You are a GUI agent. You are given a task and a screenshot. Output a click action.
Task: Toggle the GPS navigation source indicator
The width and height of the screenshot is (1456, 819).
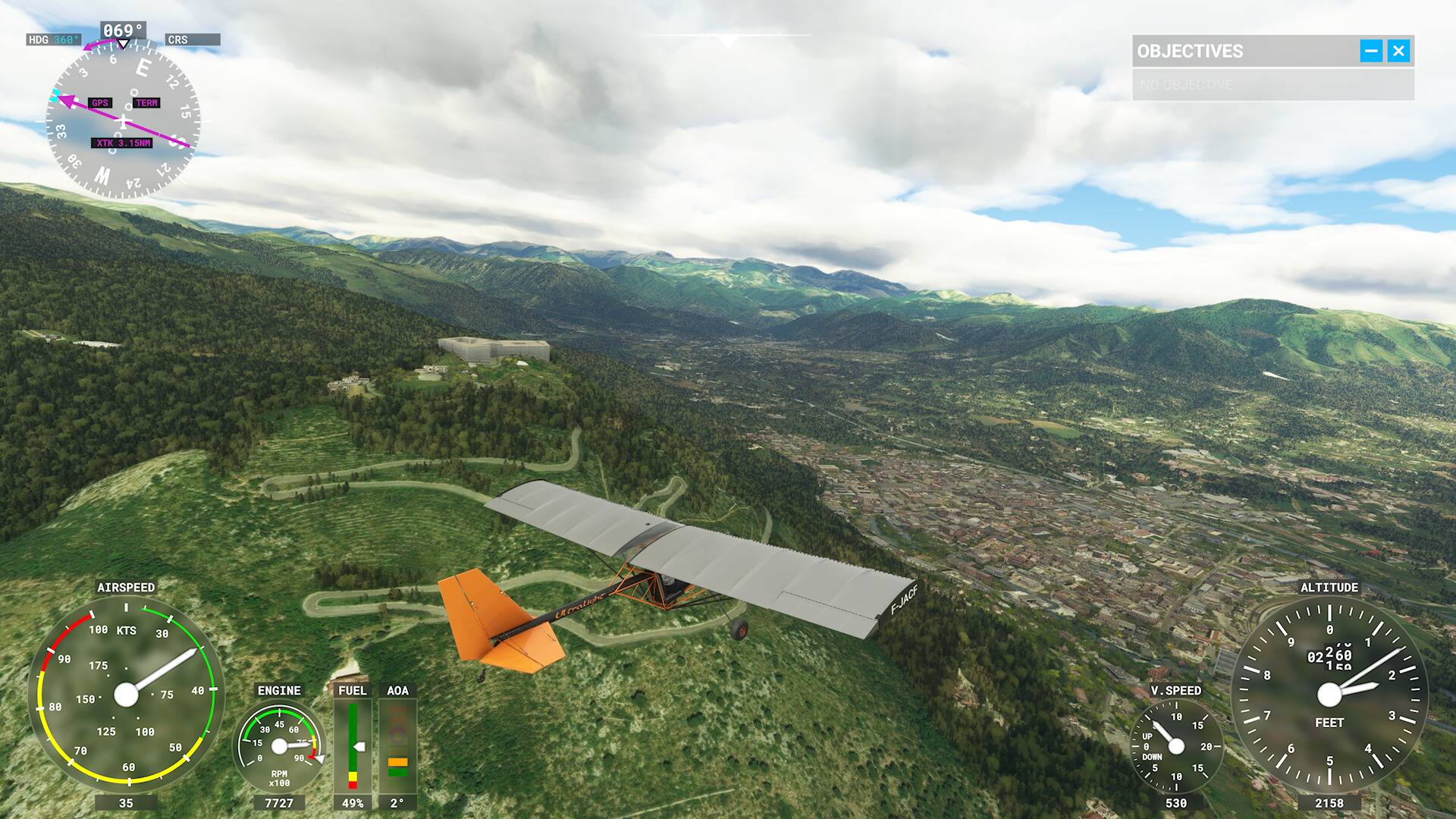click(99, 102)
